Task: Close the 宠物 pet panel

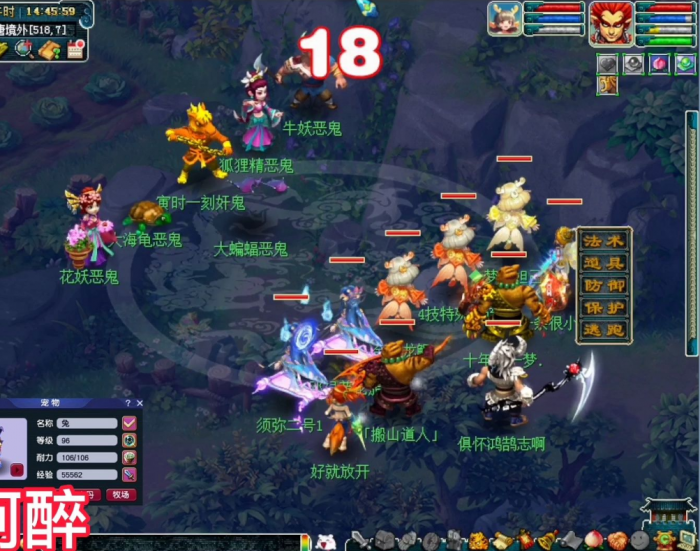Action: [138, 402]
